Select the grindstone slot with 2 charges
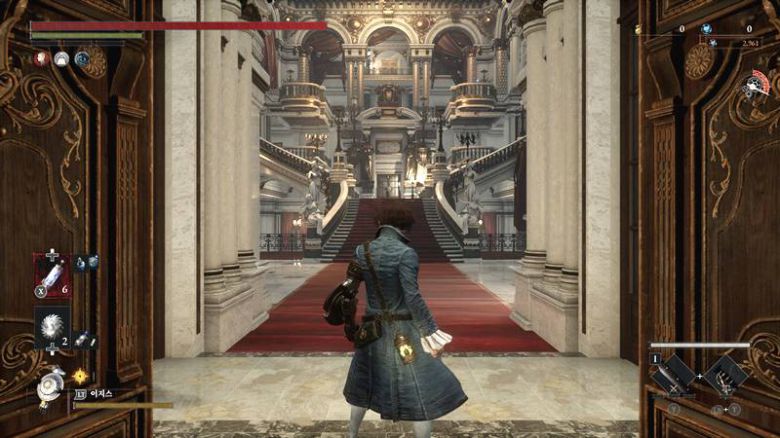The height and width of the screenshot is (438, 780). tap(52, 326)
